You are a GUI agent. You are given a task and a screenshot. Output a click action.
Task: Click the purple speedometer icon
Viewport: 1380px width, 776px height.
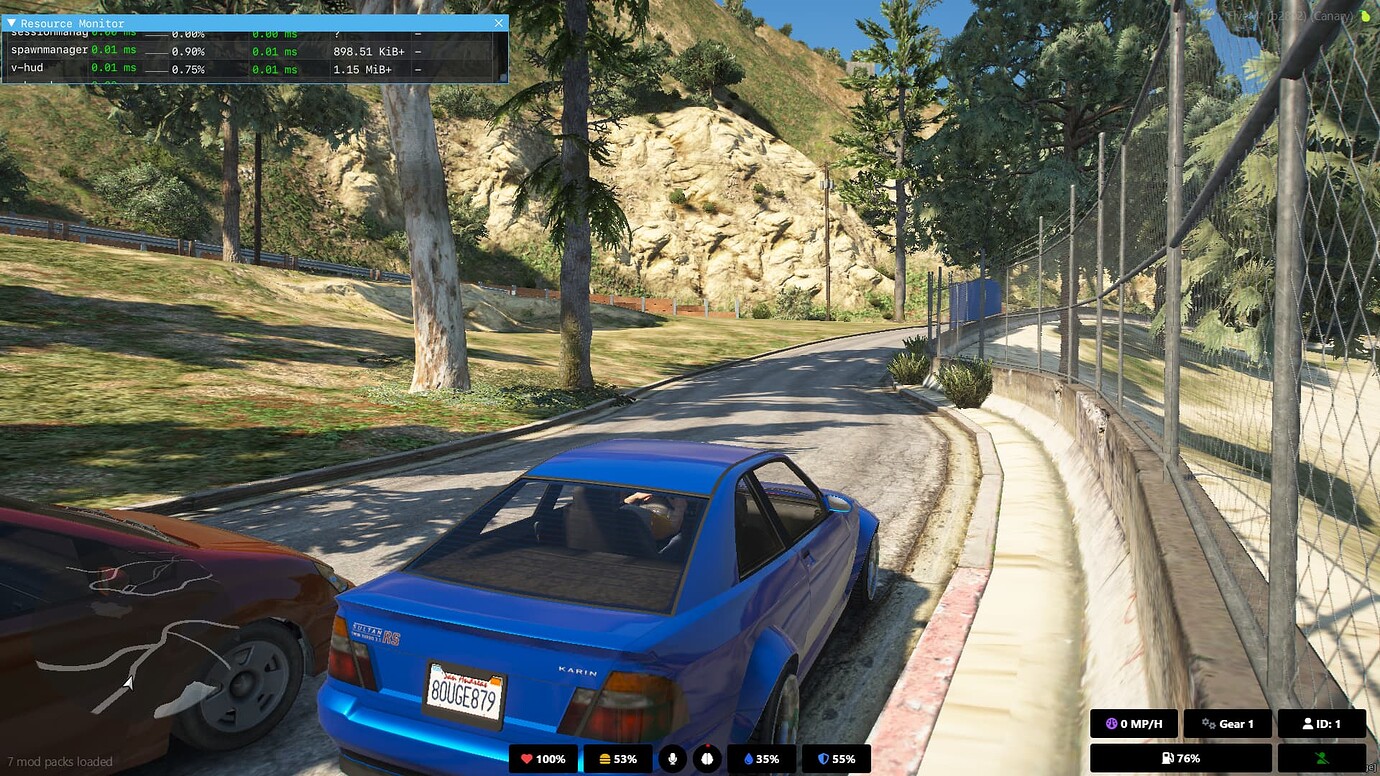point(1110,723)
